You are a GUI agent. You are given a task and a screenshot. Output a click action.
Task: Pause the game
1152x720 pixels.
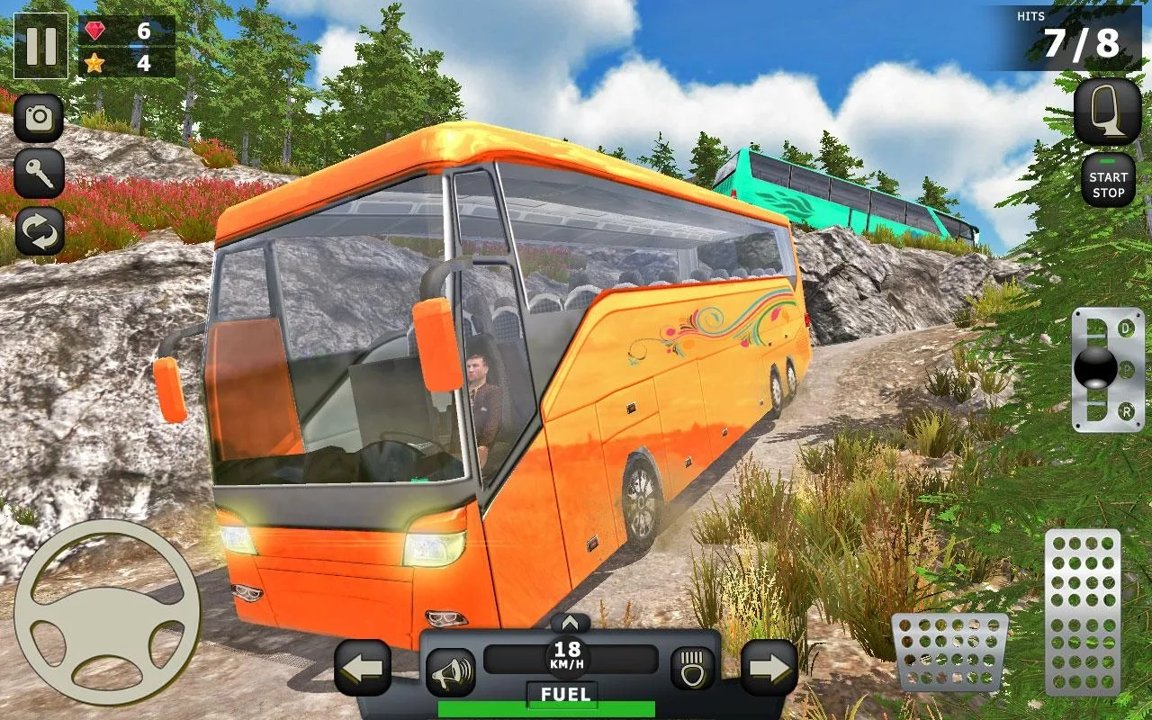(40, 46)
